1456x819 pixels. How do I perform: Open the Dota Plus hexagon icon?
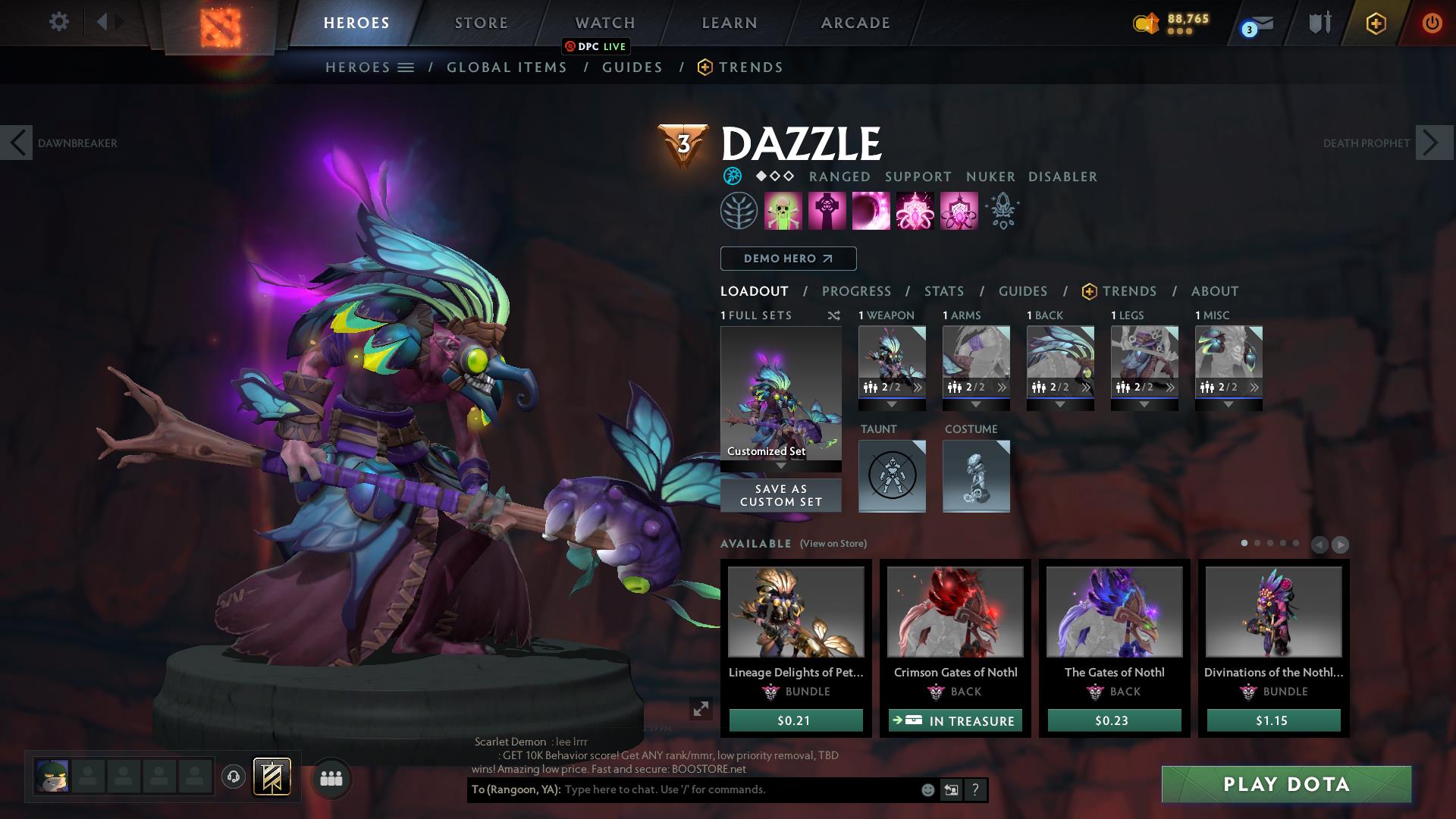point(1375,23)
